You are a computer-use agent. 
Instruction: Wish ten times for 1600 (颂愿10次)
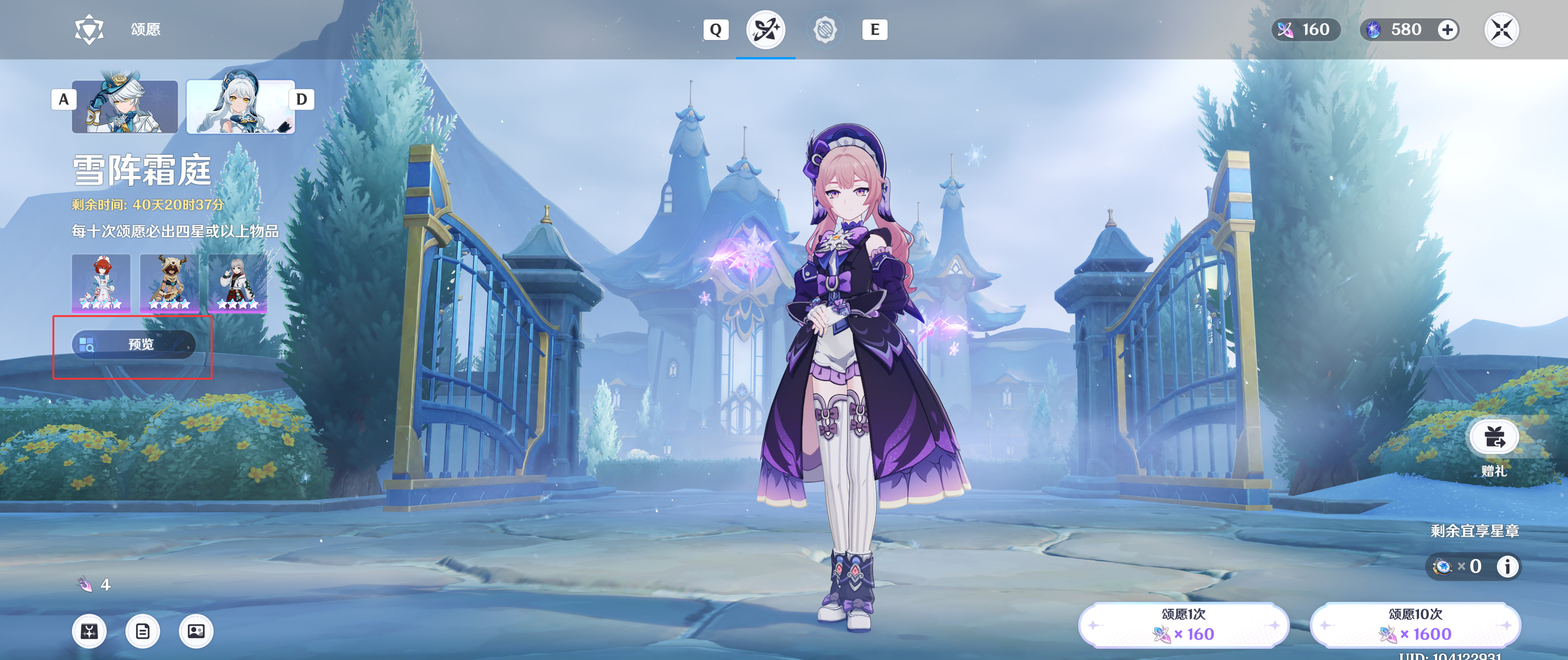pyautogui.click(x=1415, y=625)
